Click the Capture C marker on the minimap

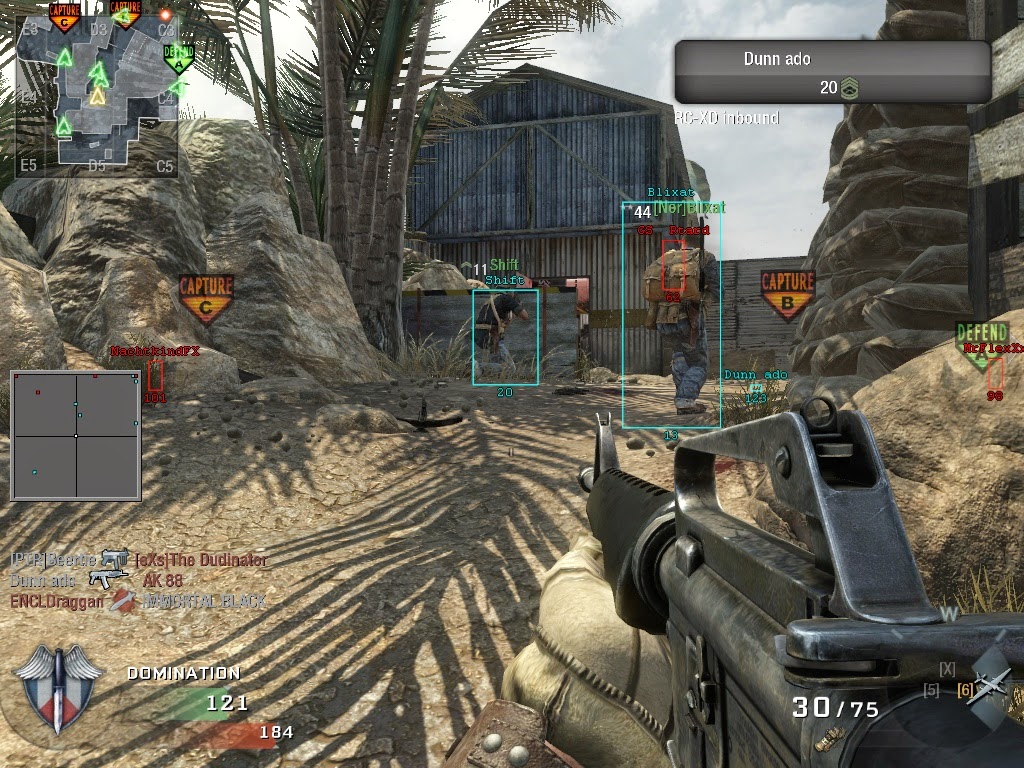pyautogui.click(x=65, y=16)
